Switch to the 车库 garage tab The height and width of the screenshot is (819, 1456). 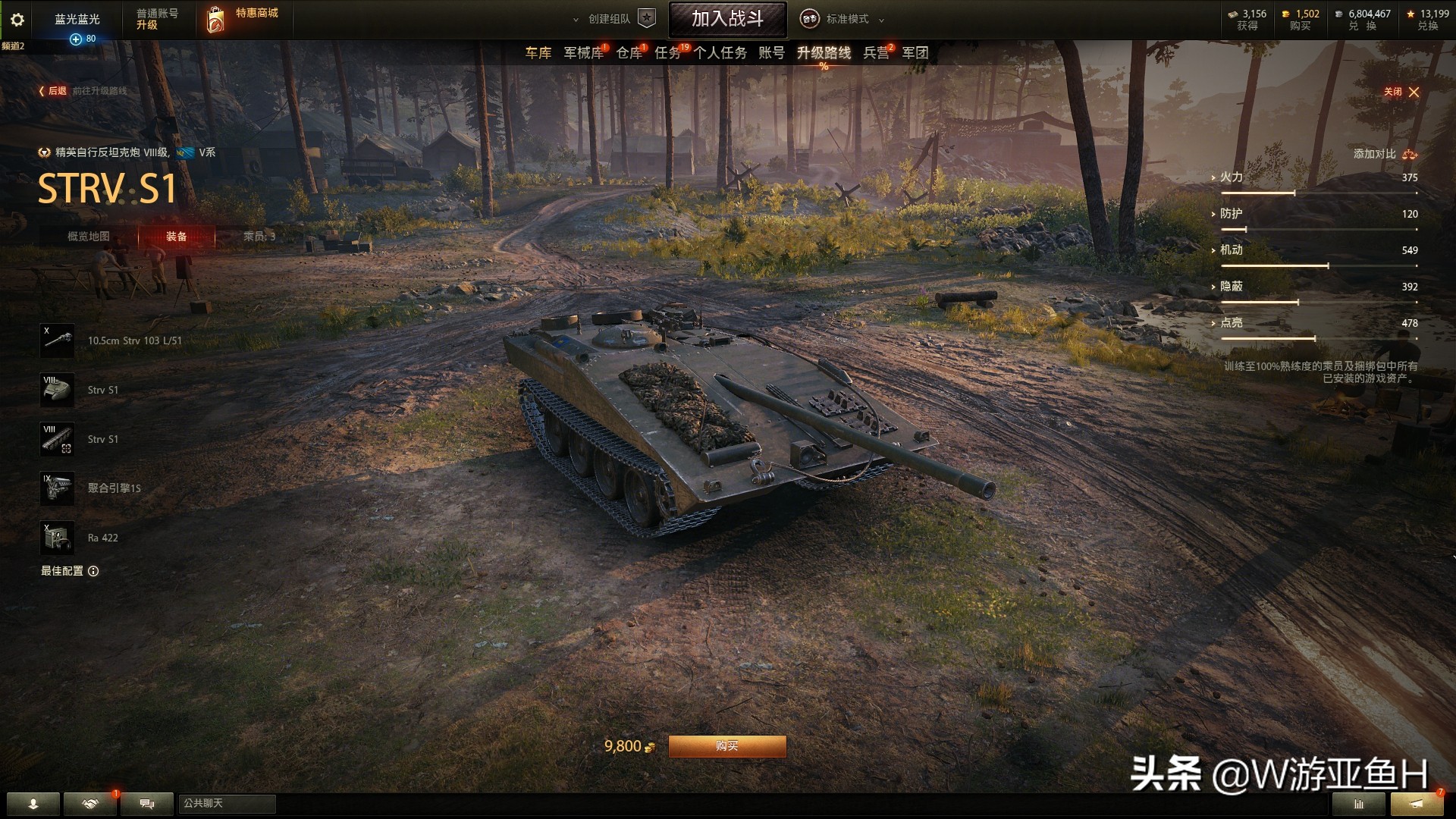click(538, 53)
